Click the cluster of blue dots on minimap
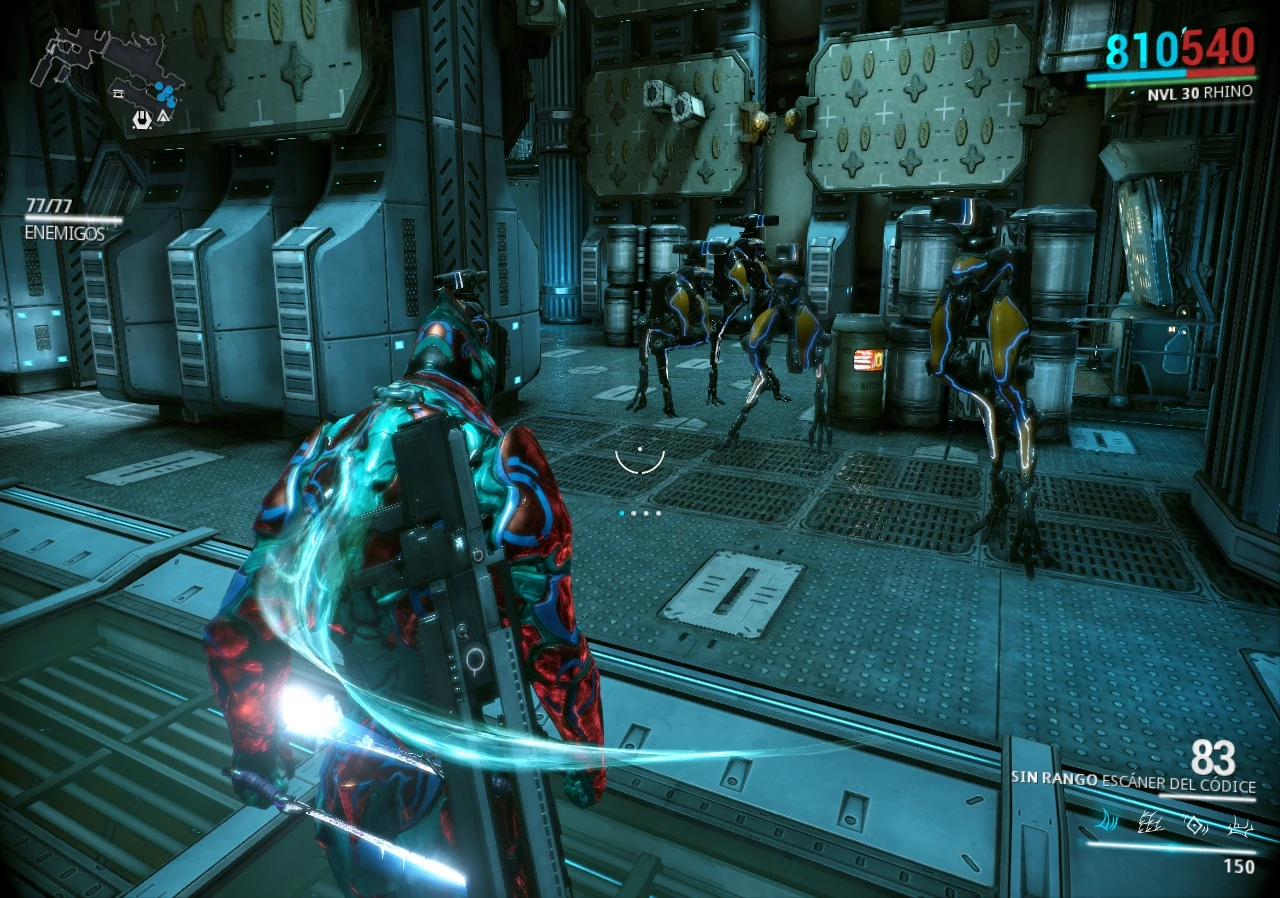 tap(166, 94)
